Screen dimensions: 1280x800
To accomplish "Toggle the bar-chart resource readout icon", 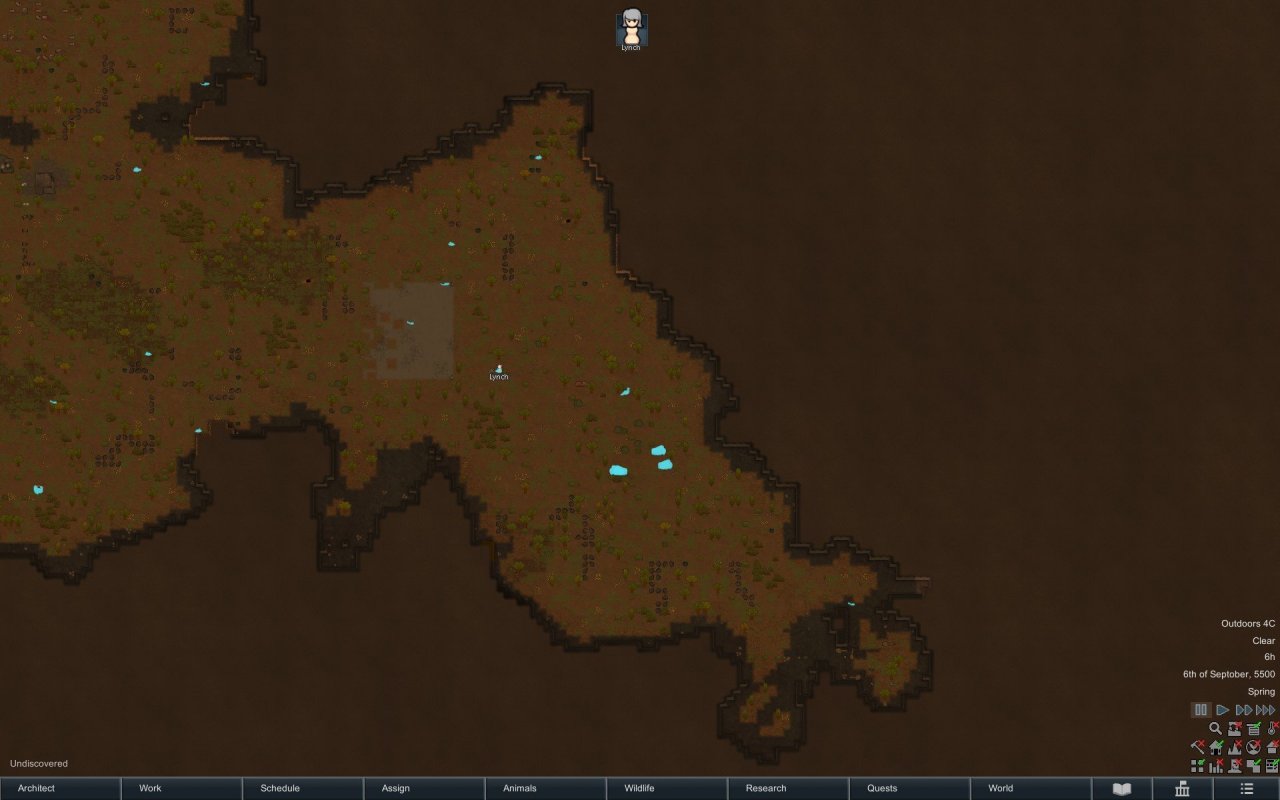I will (x=1216, y=766).
